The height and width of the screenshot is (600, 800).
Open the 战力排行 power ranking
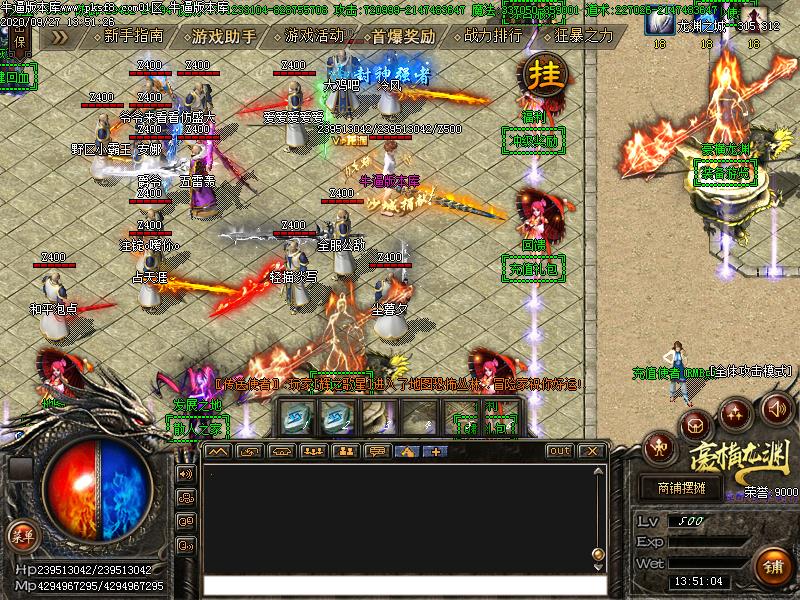click(493, 37)
